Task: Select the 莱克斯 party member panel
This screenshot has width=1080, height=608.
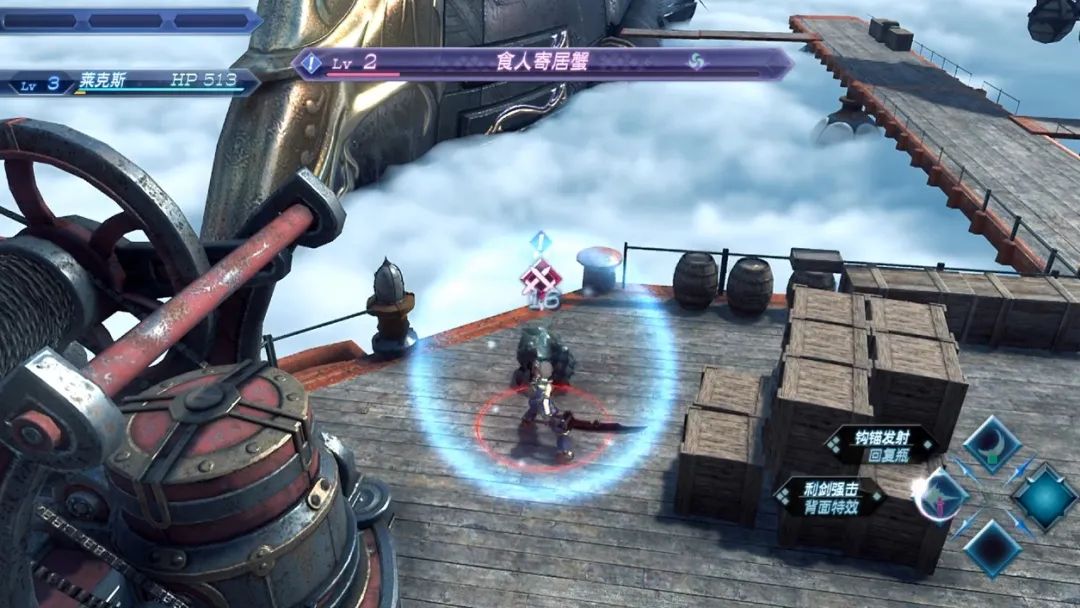Action: 128,82
